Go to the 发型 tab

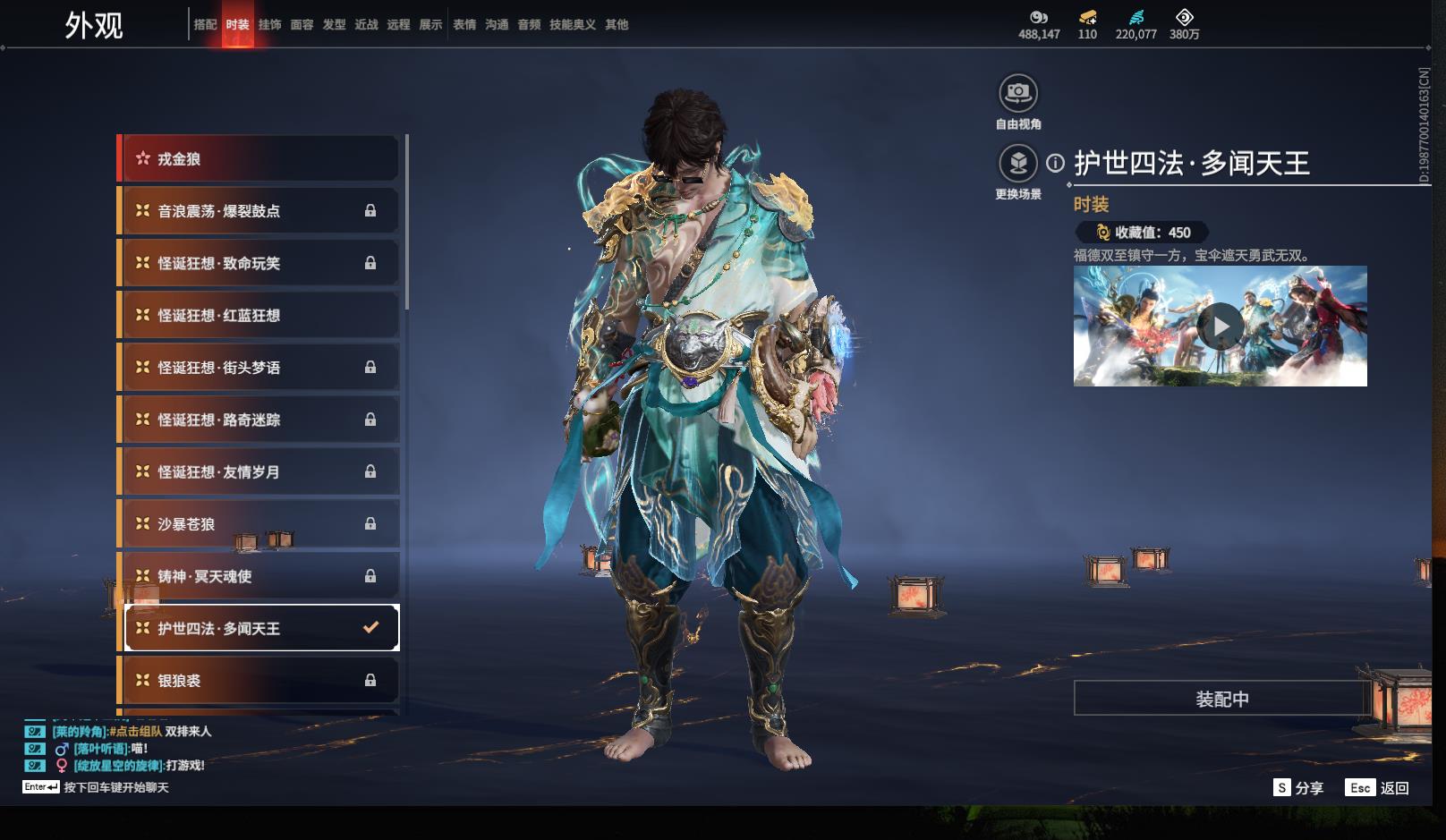point(334,24)
